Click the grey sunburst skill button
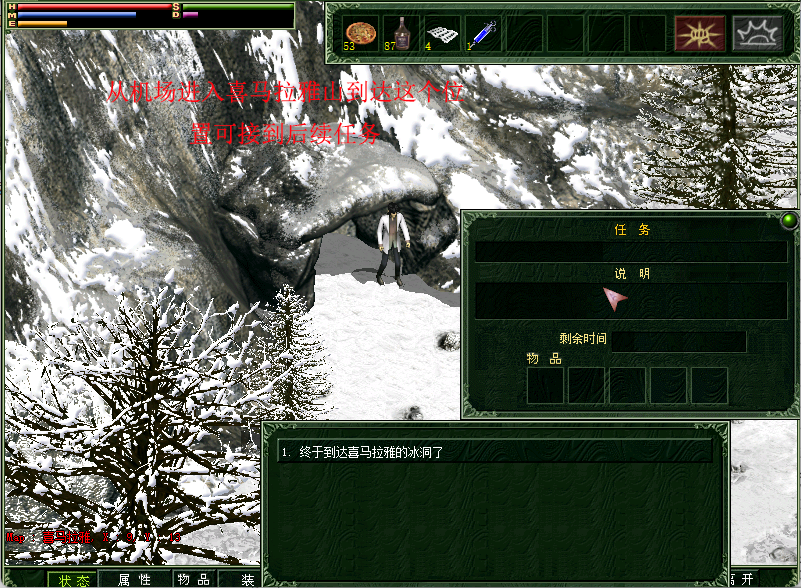Image resolution: width=801 pixels, height=588 pixels. [758, 33]
